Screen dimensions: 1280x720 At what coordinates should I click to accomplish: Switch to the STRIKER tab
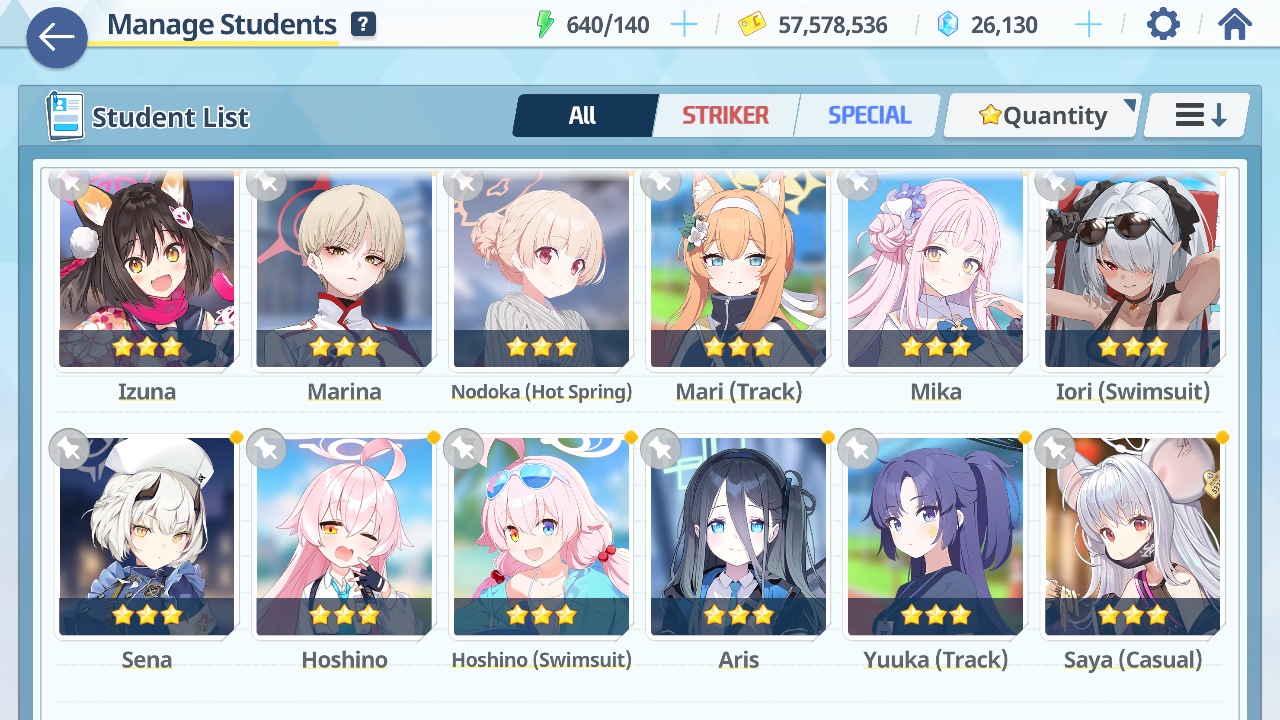point(725,116)
